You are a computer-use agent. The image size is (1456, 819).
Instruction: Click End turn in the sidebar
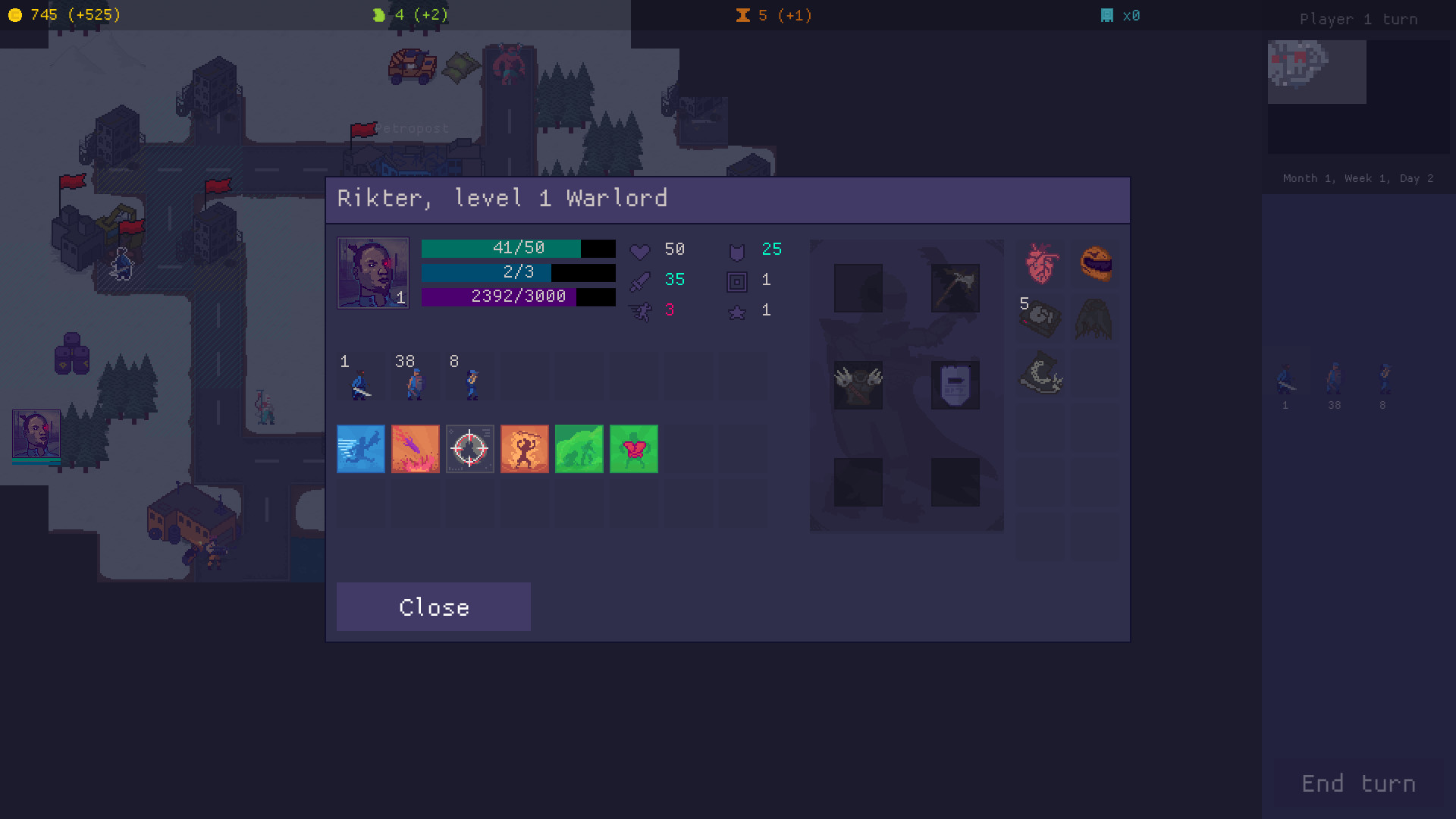point(1357,783)
